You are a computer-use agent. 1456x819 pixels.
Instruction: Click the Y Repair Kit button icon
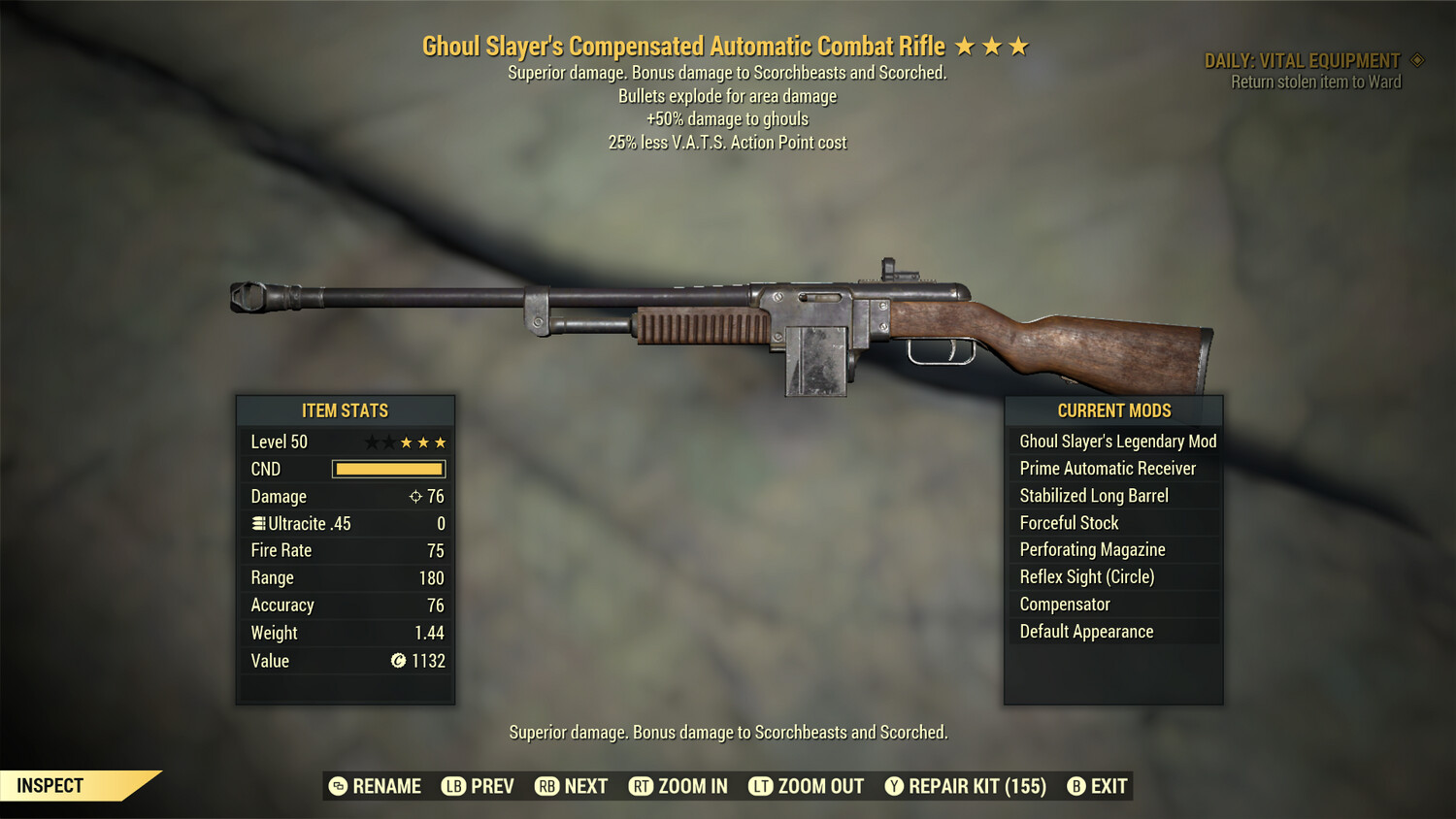coord(894,786)
